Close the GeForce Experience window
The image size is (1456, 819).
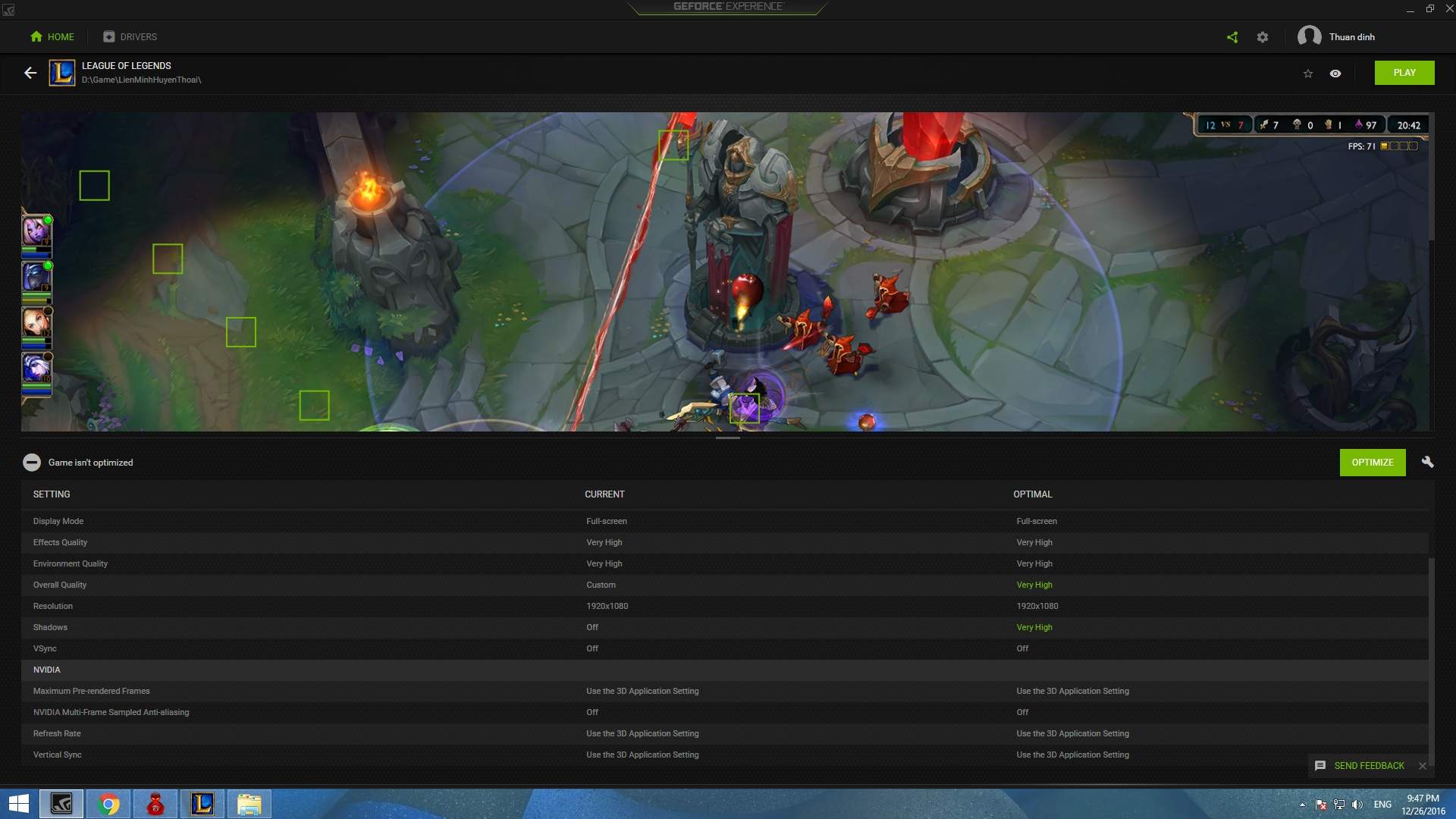[x=1449, y=8]
